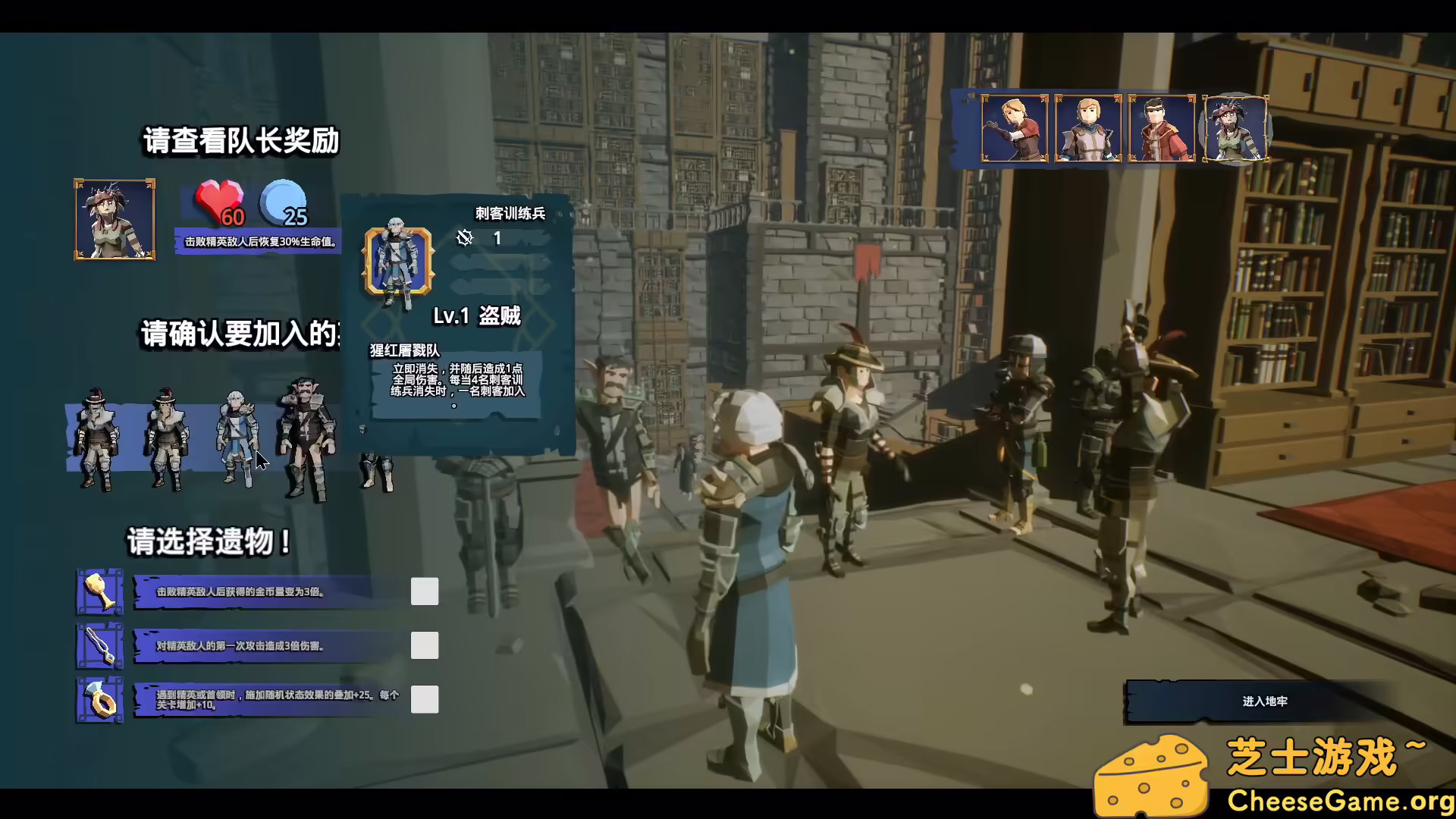
Task: Check the box for the triple damage relic
Action: 425,645
